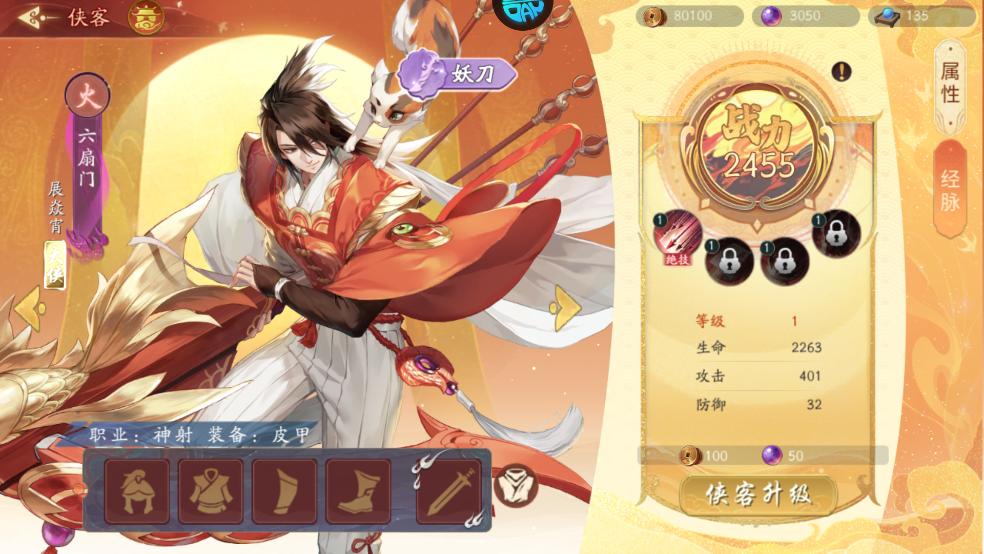This screenshot has height=554, width=984.
Task: Select the sword weapon equipment slot
Action: [449, 491]
